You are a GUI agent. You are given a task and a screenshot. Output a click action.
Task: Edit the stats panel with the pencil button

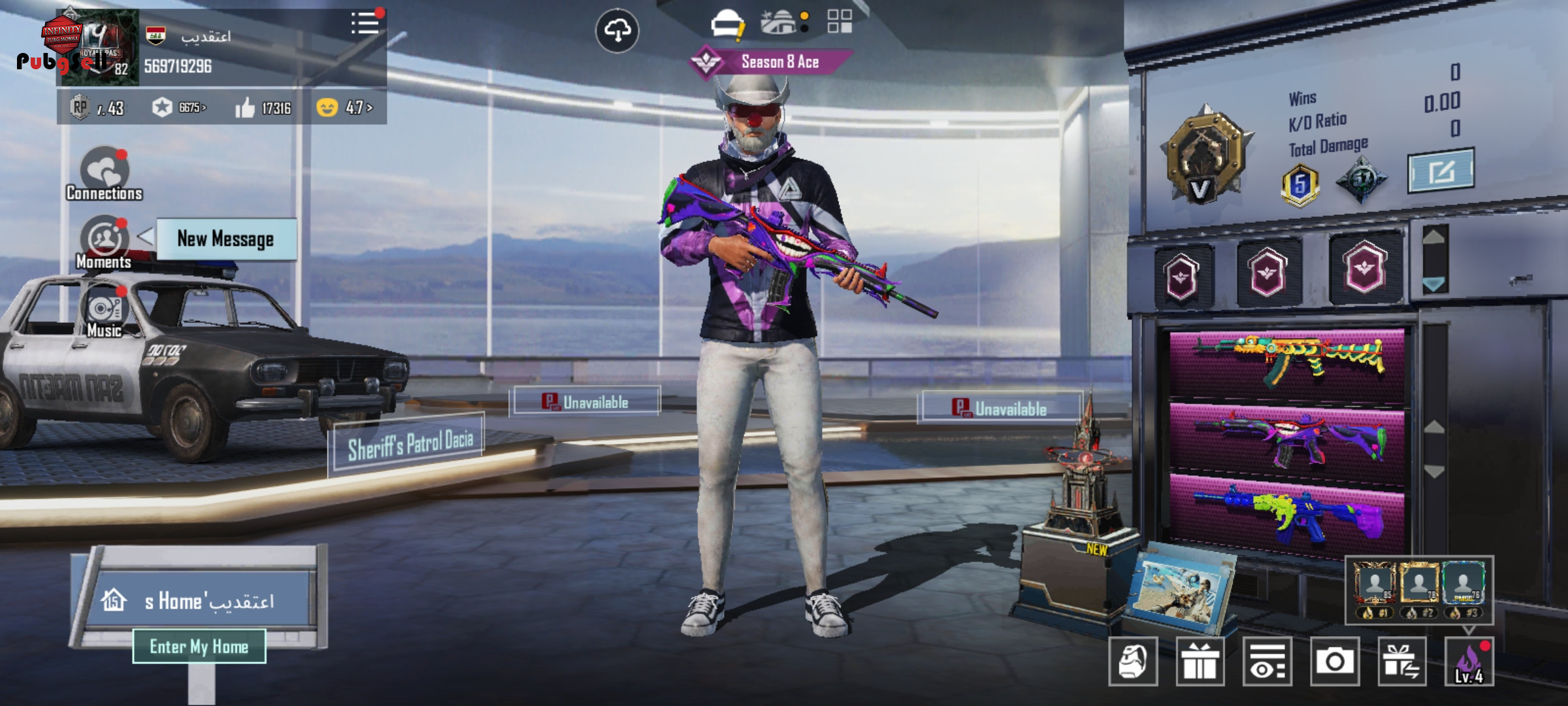[1441, 171]
